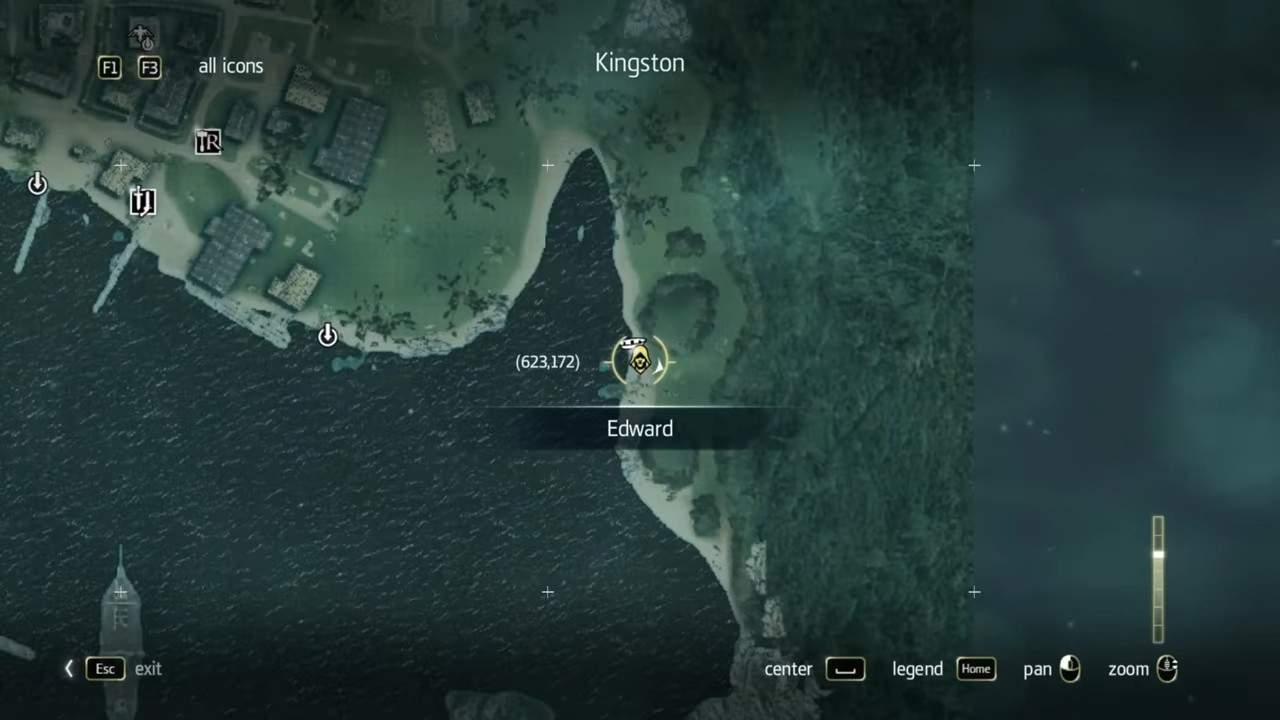Click the mouse pan icon in bottom bar

point(1070,669)
